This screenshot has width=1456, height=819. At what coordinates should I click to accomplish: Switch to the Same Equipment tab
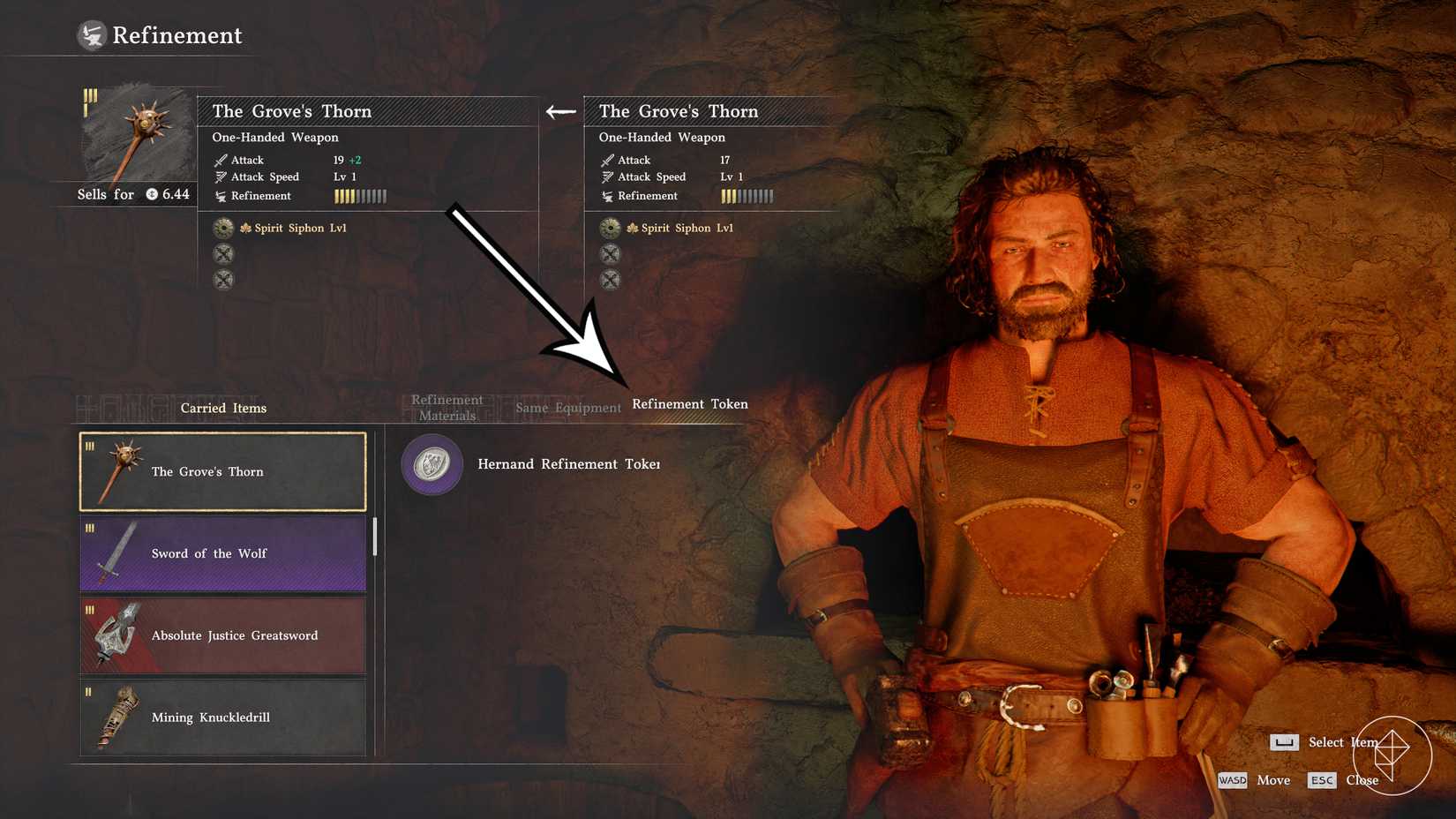coord(568,408)
